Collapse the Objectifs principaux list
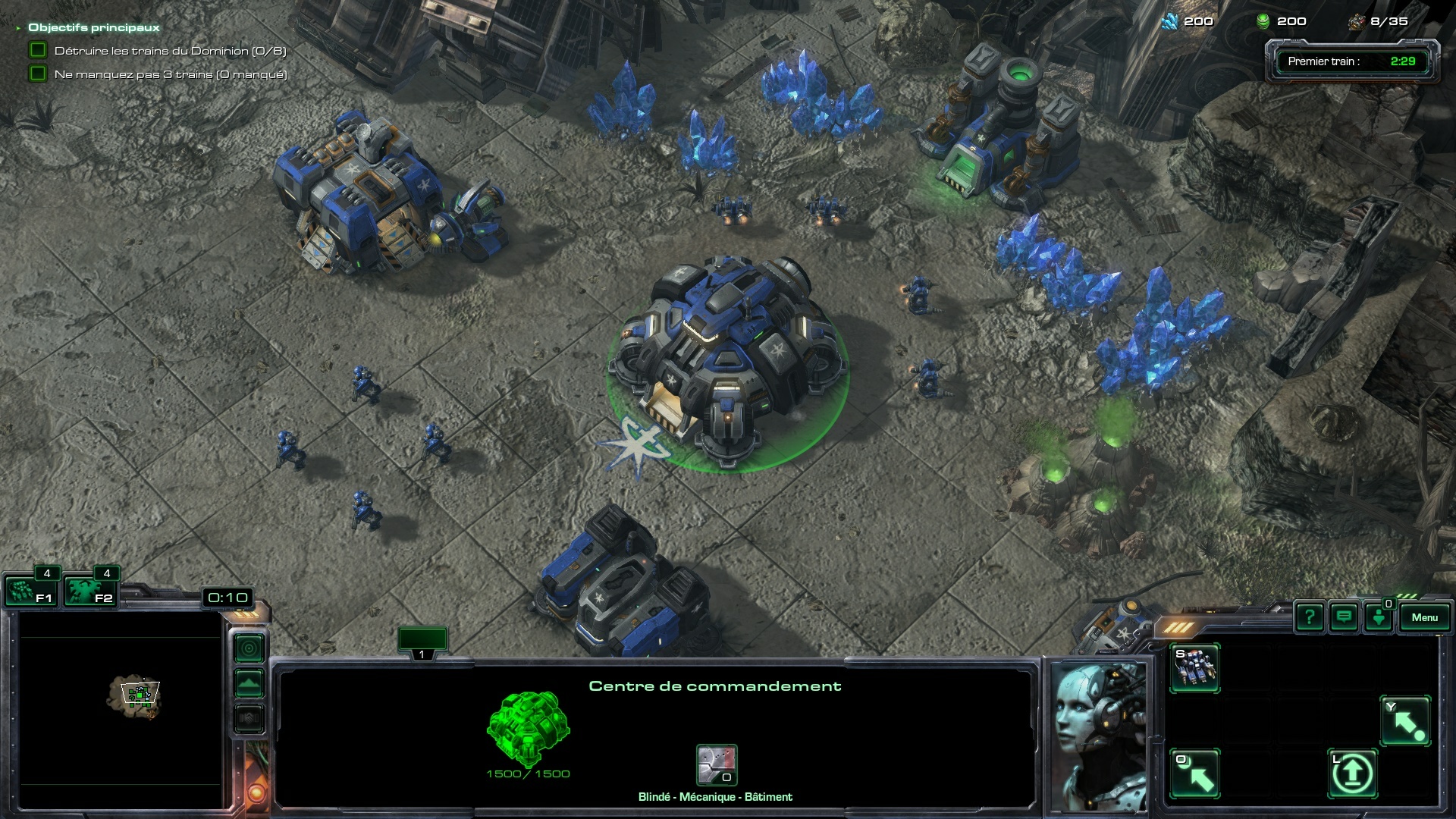The image size is (1456, 819). 18,28
